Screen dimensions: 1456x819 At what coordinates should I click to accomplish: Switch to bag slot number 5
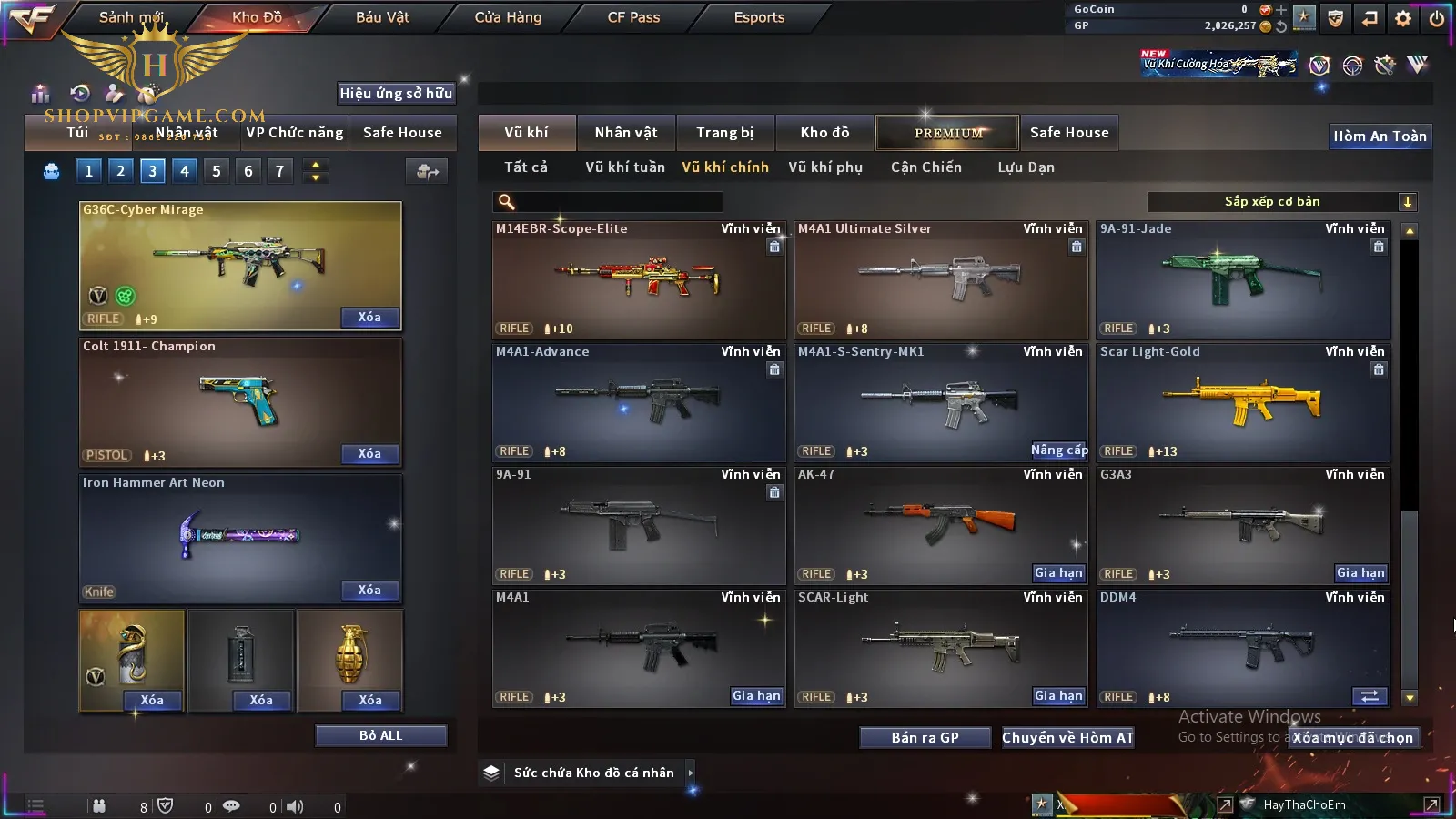pos(217,171)
